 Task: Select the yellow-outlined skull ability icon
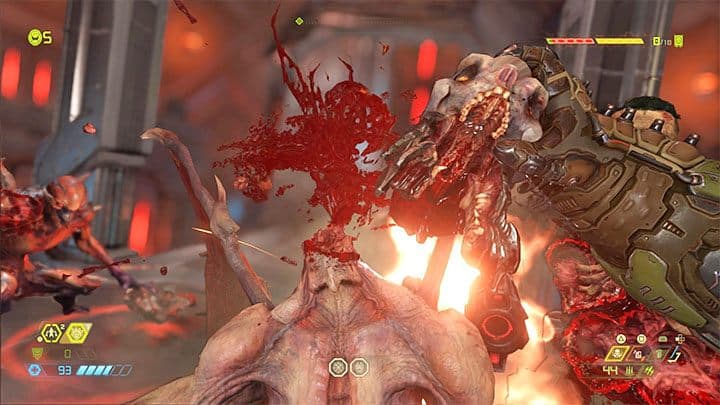click(x=617, y=354)
